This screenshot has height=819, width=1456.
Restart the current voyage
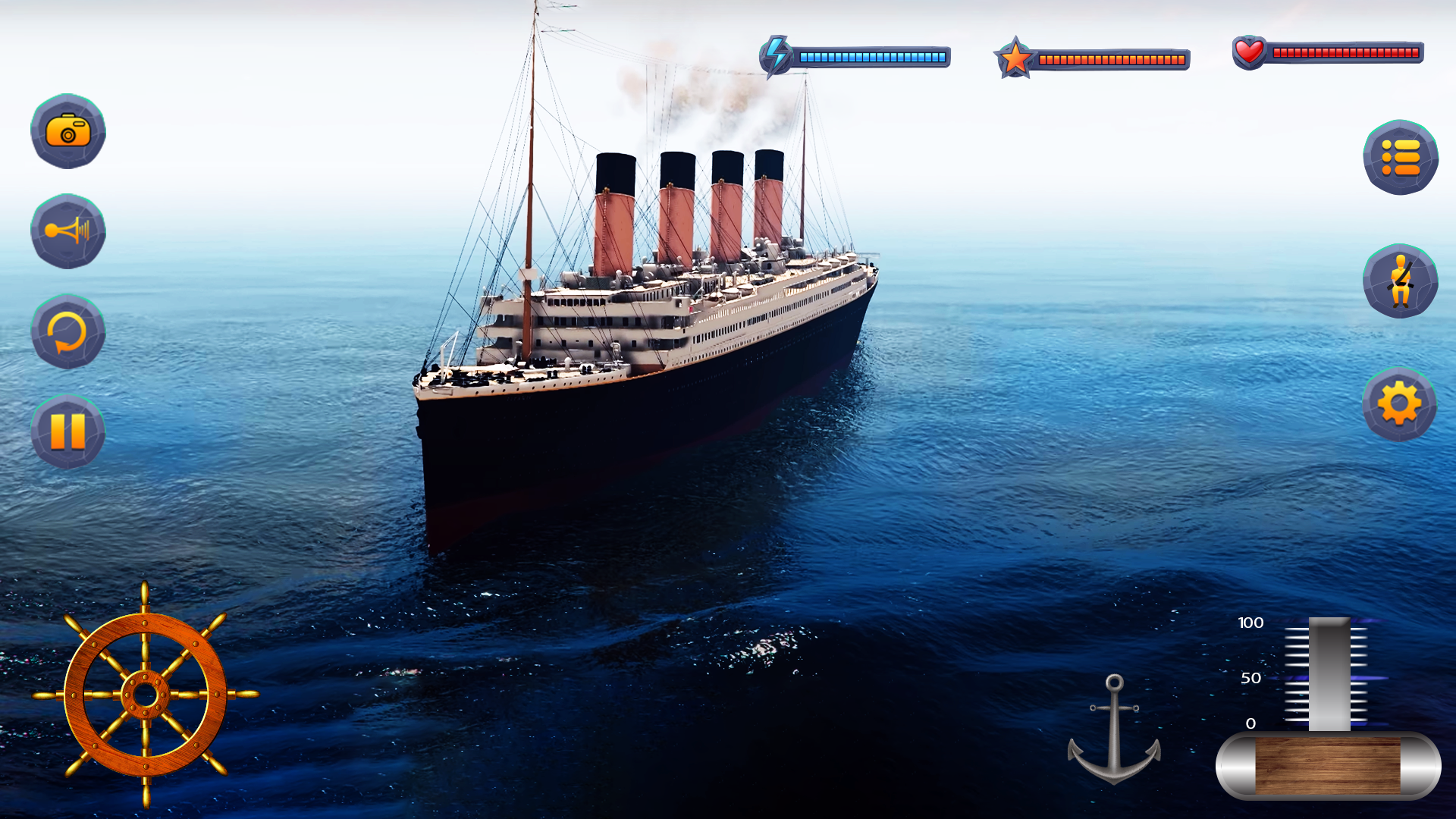pyautogui.click(x=67, y=332)
